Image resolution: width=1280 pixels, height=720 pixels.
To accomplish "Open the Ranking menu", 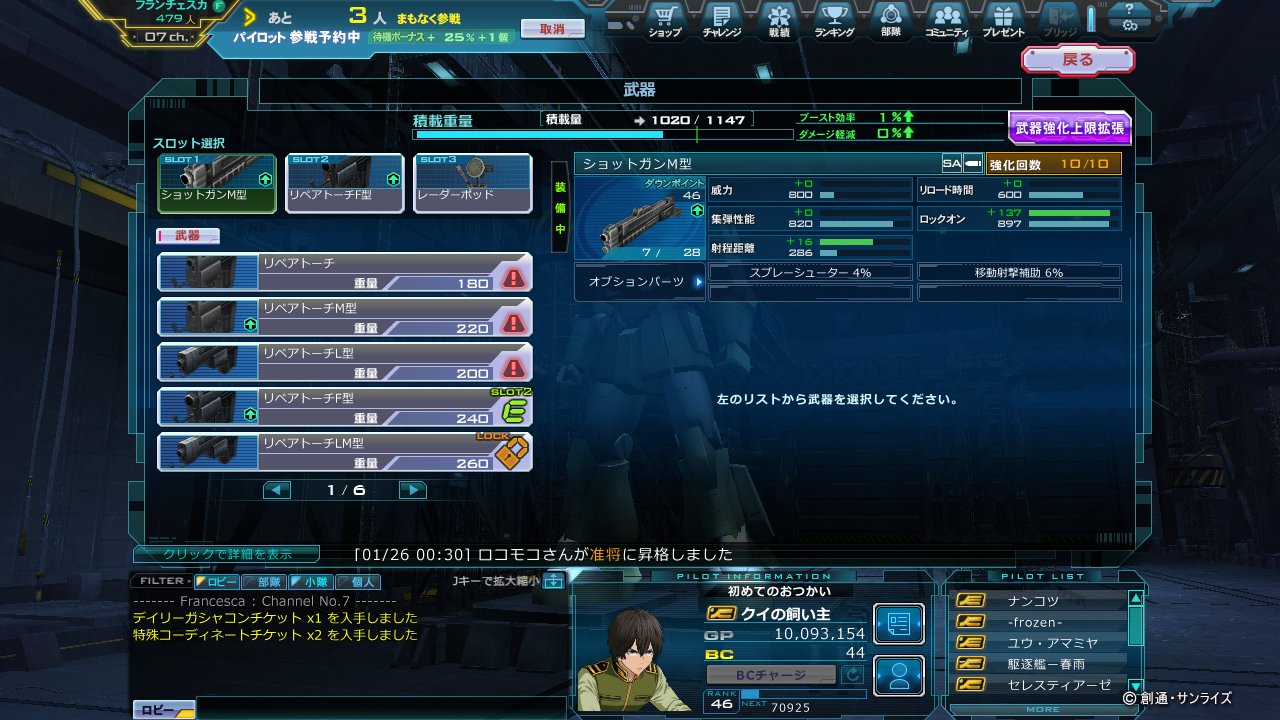I will [x=834, y=20].
